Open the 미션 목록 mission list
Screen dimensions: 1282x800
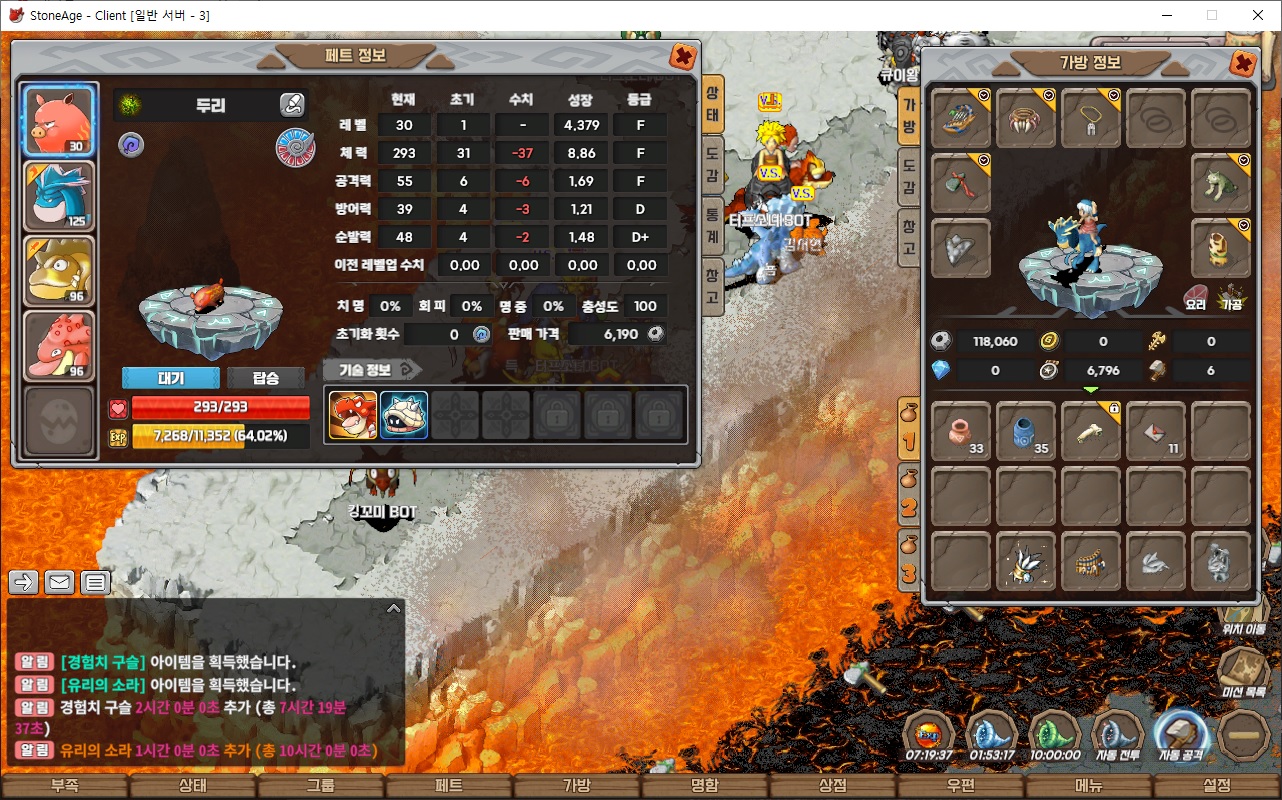click(1243, 672)
